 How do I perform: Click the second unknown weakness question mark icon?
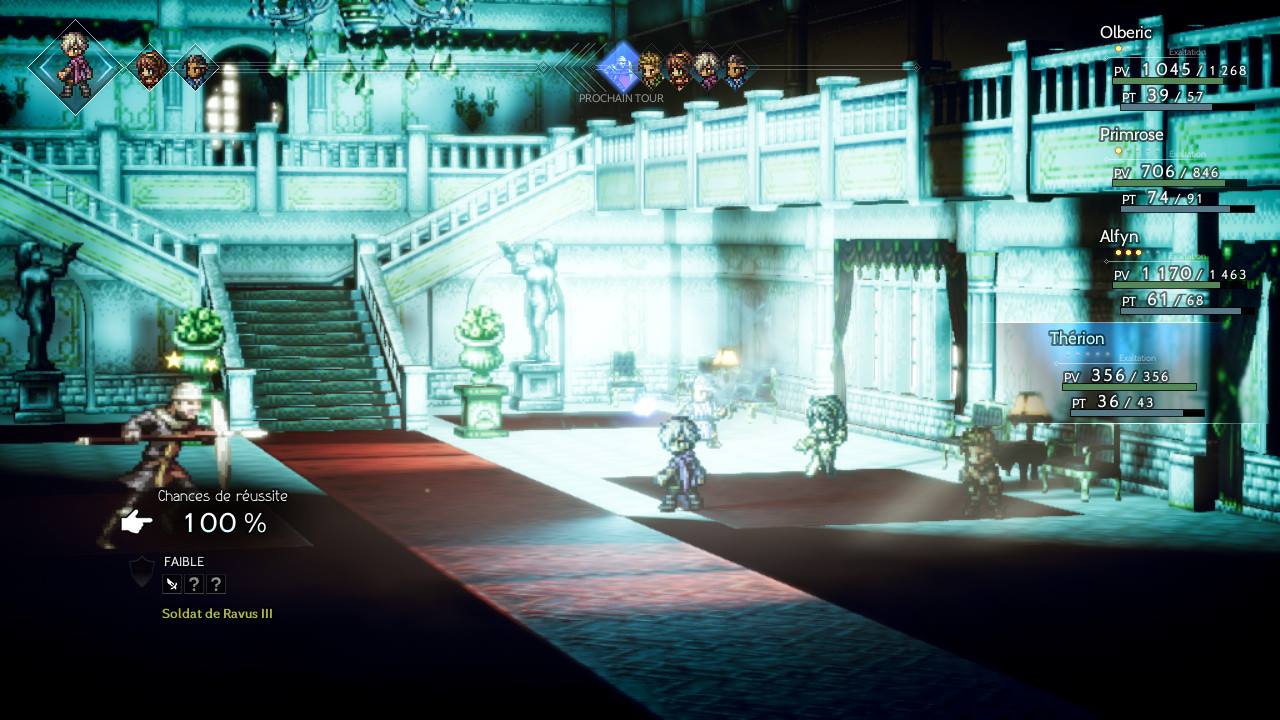point(216,583)
